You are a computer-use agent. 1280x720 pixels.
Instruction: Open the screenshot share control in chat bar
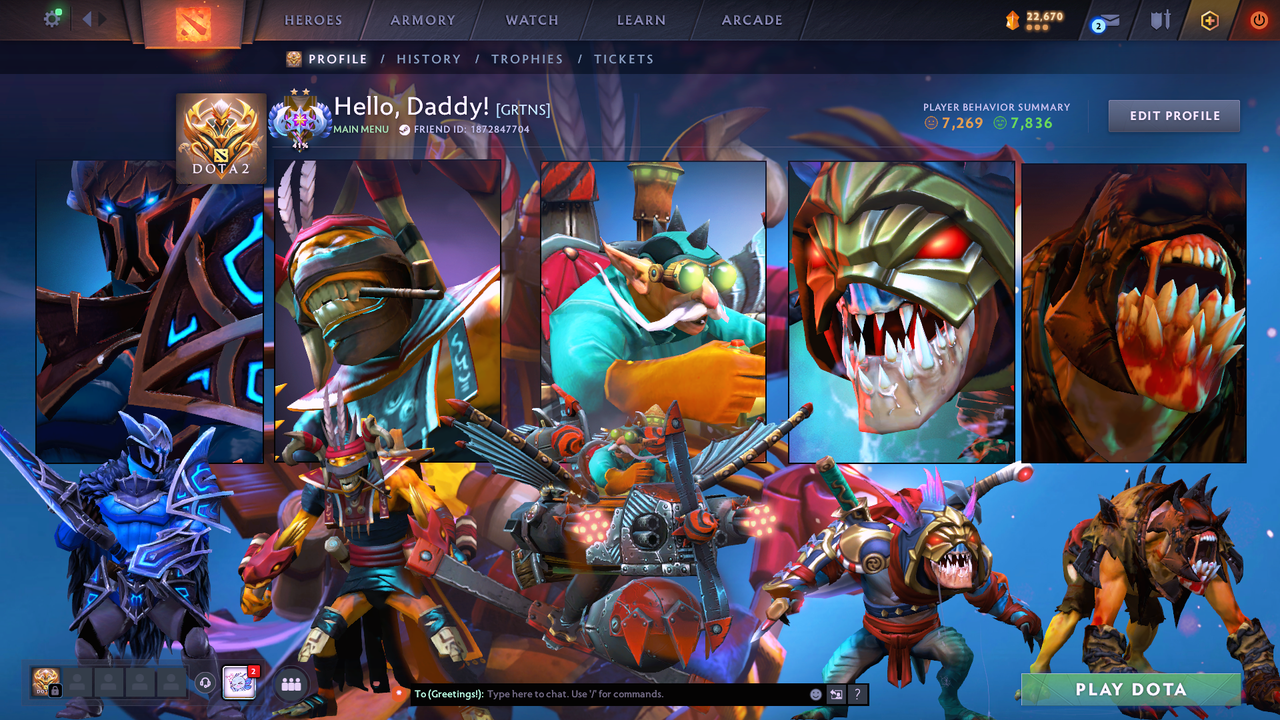click(x=834, y=694)
